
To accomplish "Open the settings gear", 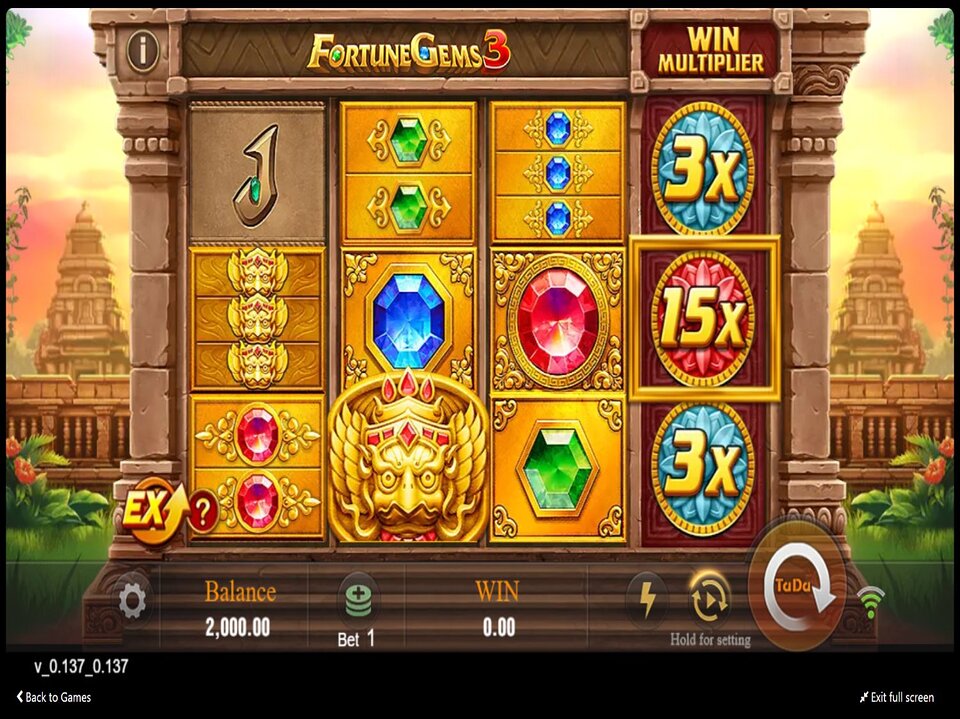I will click(x=132, y=600).
